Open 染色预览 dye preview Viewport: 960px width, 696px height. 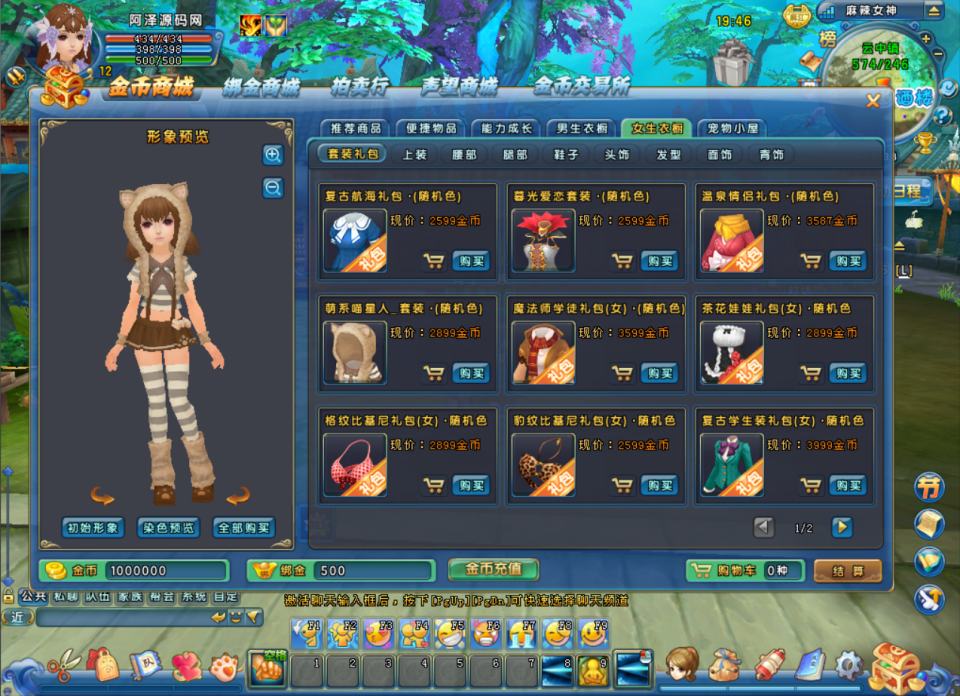(x=168, y=528)
